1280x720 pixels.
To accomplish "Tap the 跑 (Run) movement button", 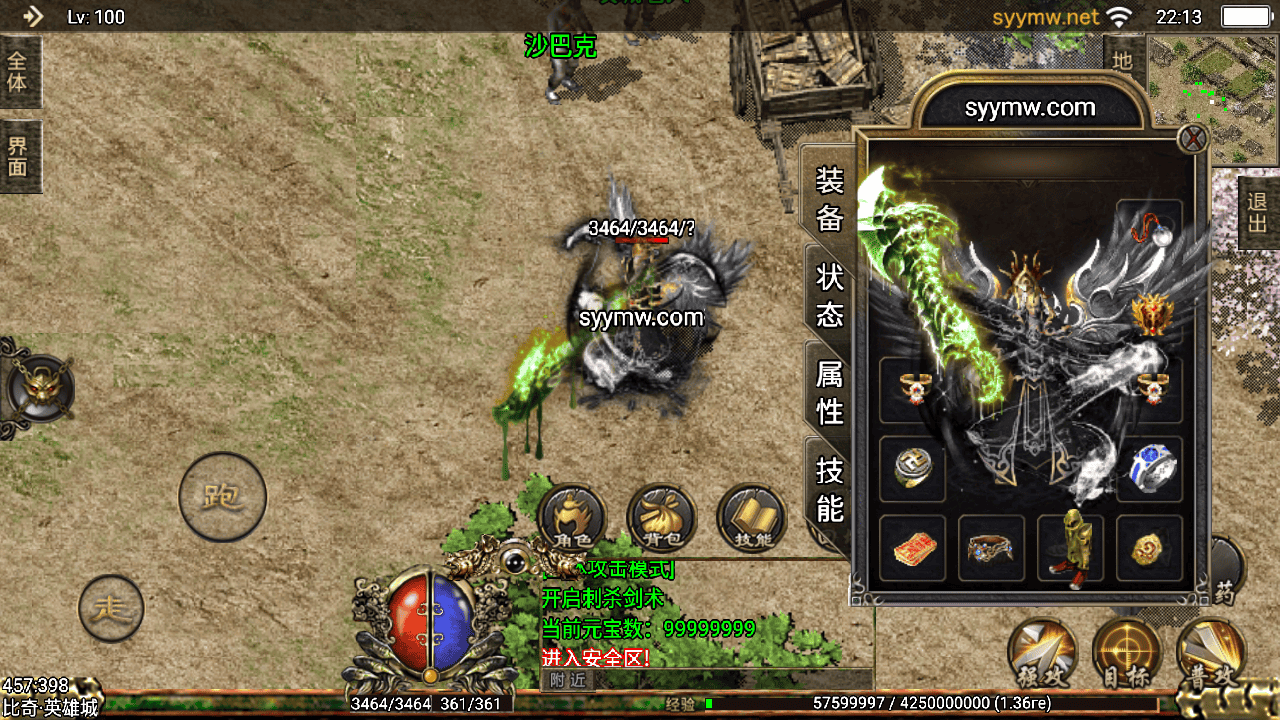I will tap(222, 497).
